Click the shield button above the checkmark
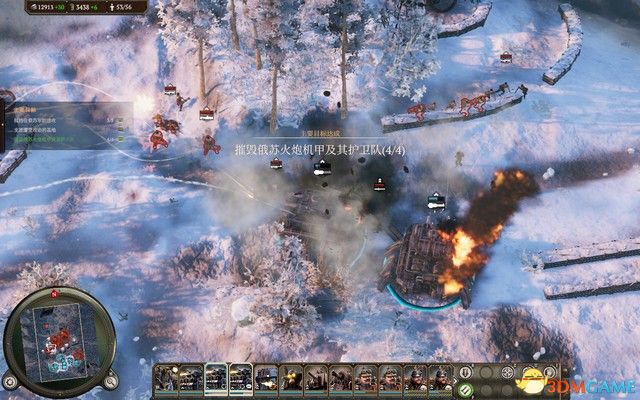The image size is (640, 400). point(465,371)
